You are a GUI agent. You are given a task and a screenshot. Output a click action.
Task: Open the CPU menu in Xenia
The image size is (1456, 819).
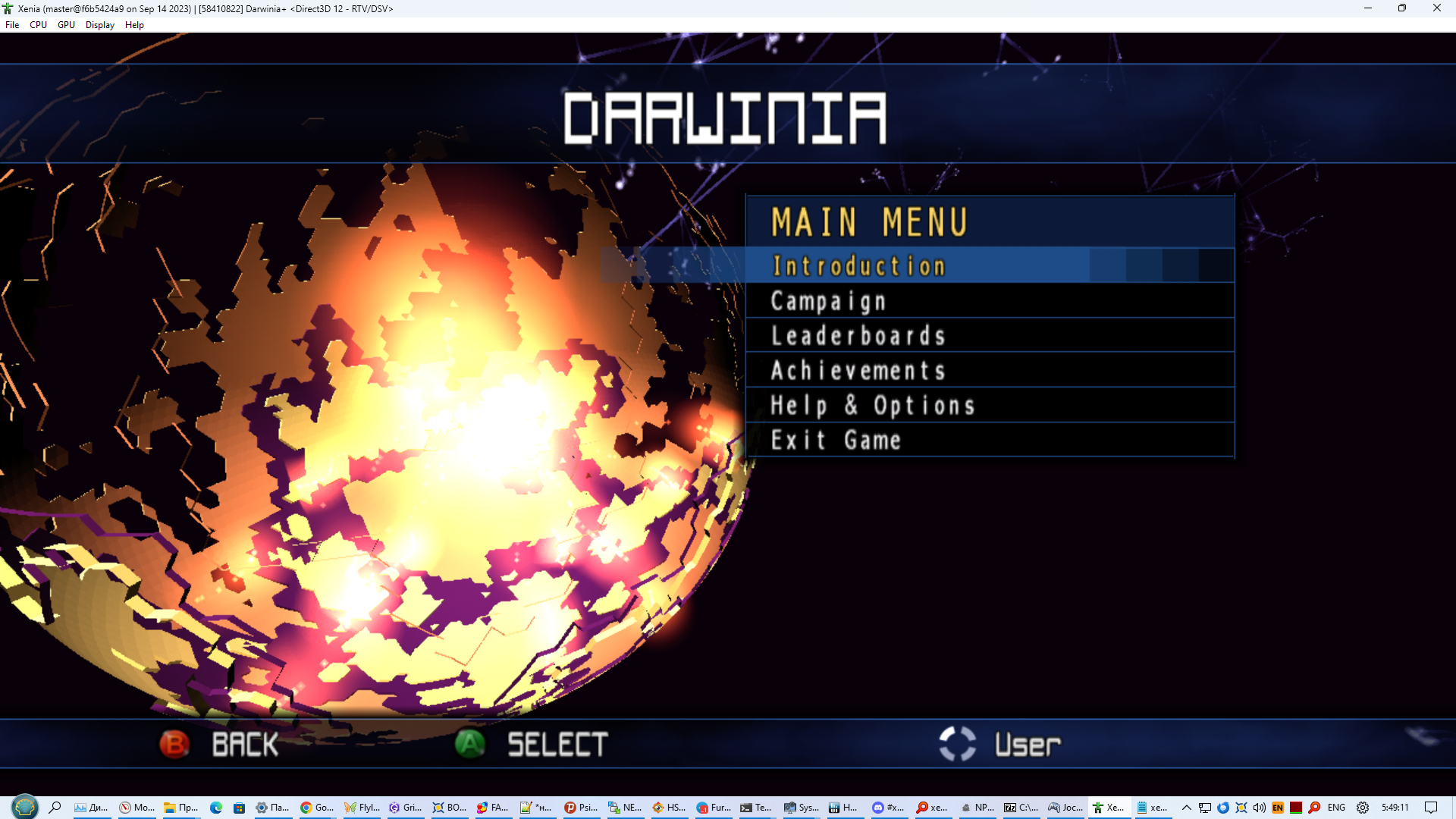tap(38, 24)
